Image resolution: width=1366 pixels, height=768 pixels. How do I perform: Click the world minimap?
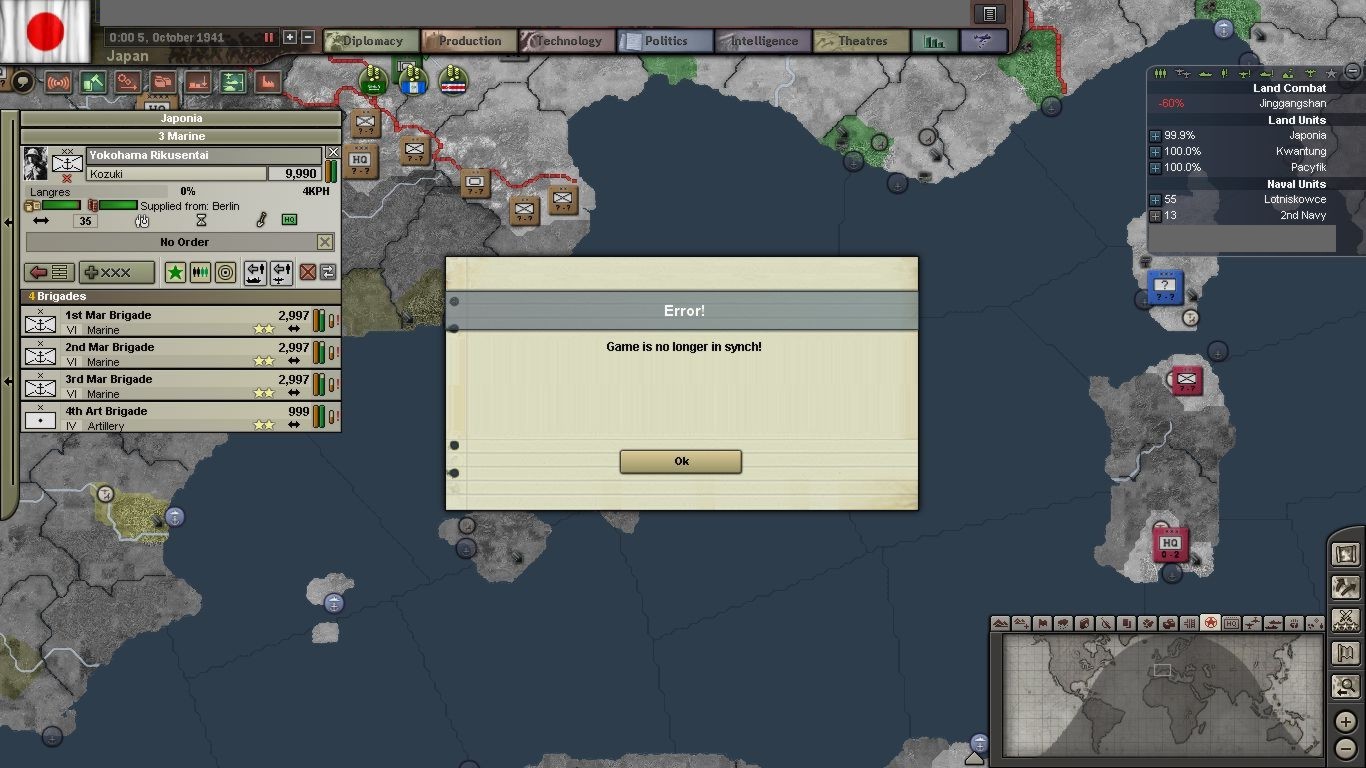[1162, 697]
